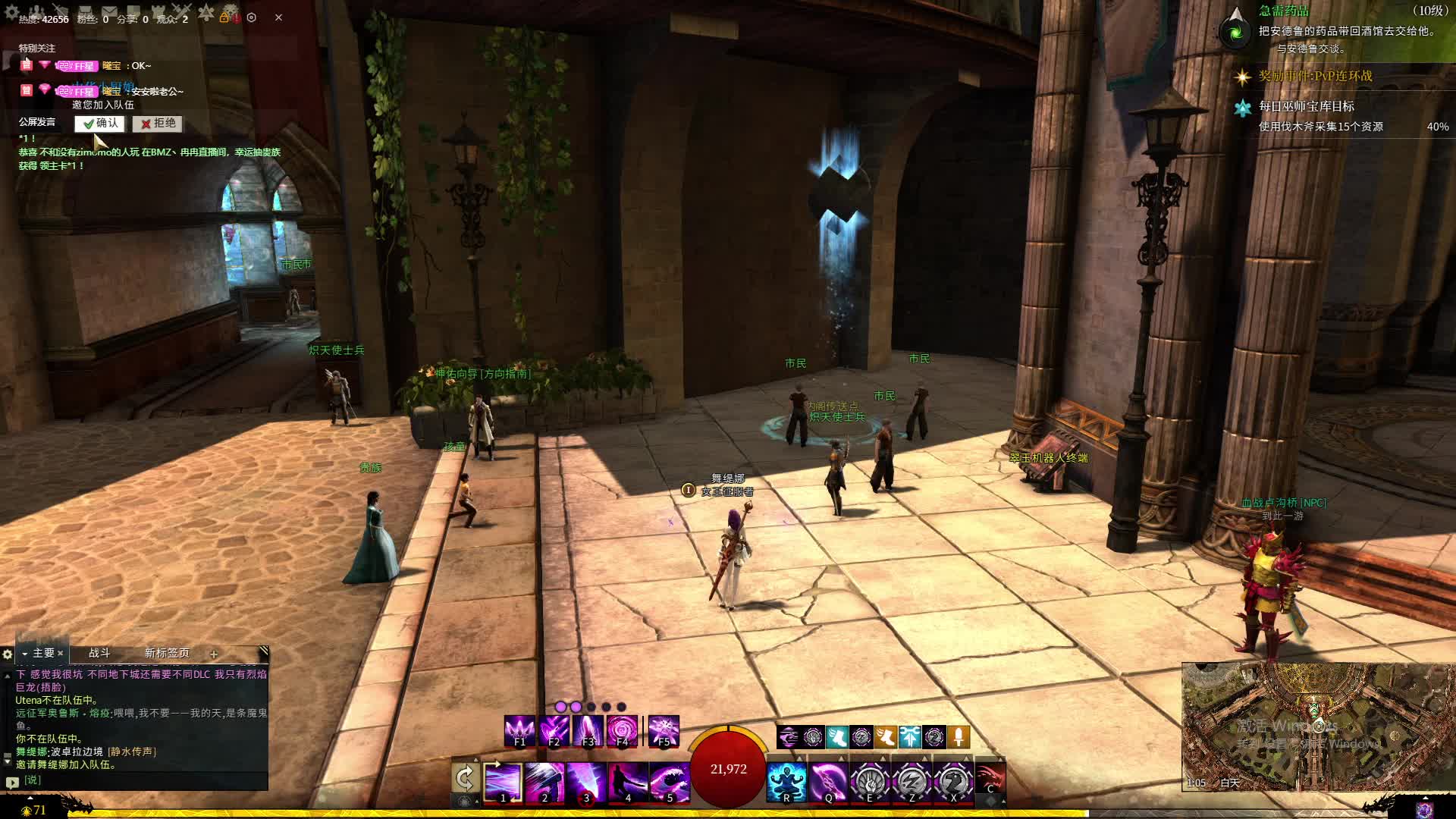The image size is (1456, 819).
Task: Accept the party invite with 确认
Action: (x=99, y=124)
